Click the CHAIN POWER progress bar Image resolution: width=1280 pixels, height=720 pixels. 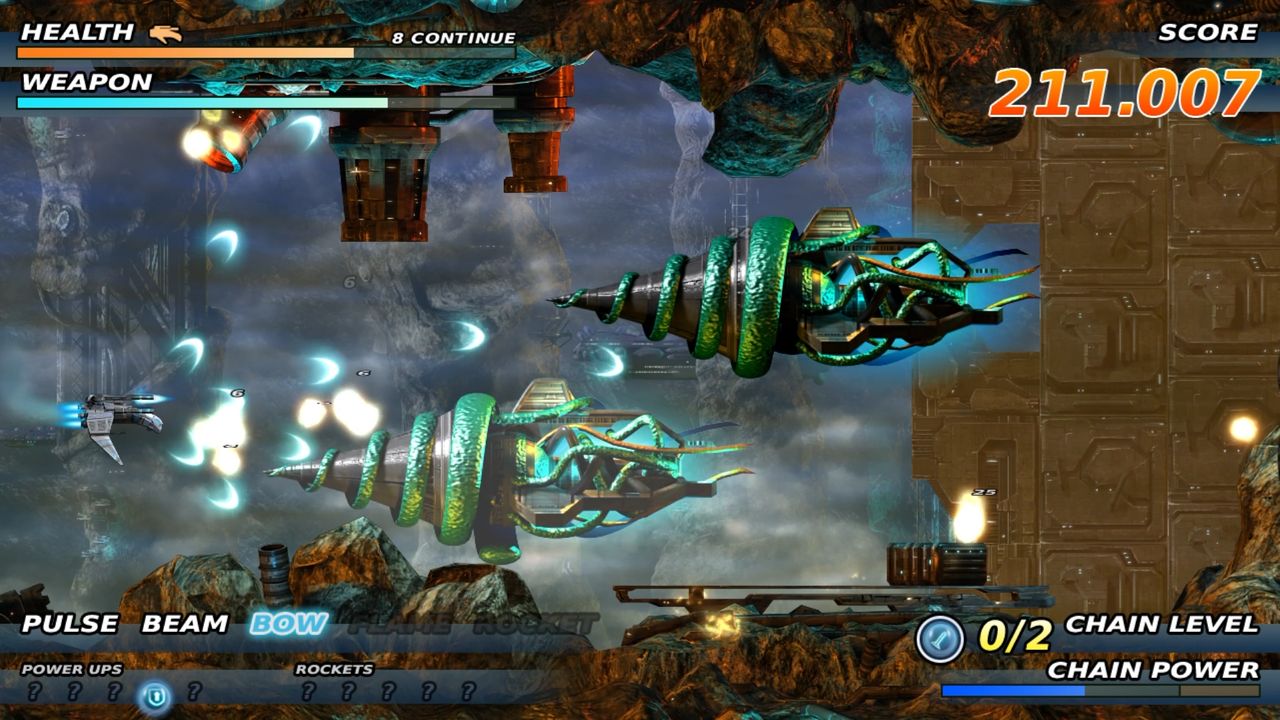tap(1100, 690)
